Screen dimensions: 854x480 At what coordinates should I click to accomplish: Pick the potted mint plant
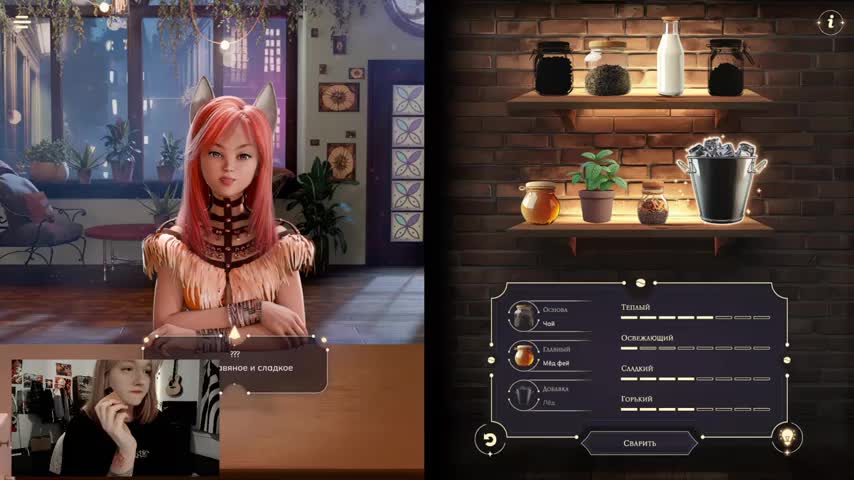tap(598, 187)
